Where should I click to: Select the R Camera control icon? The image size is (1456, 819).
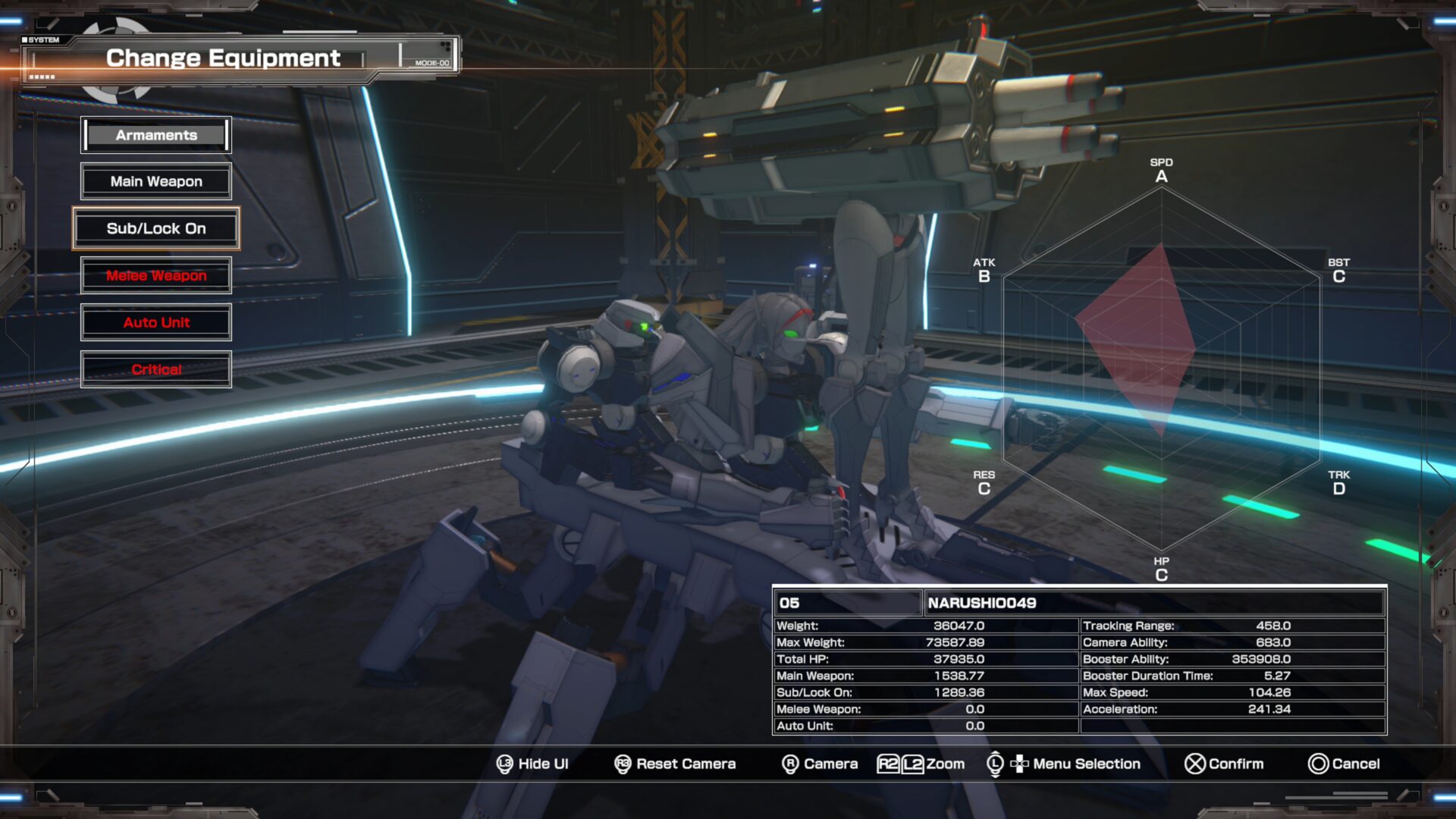[x=790, y=764]
